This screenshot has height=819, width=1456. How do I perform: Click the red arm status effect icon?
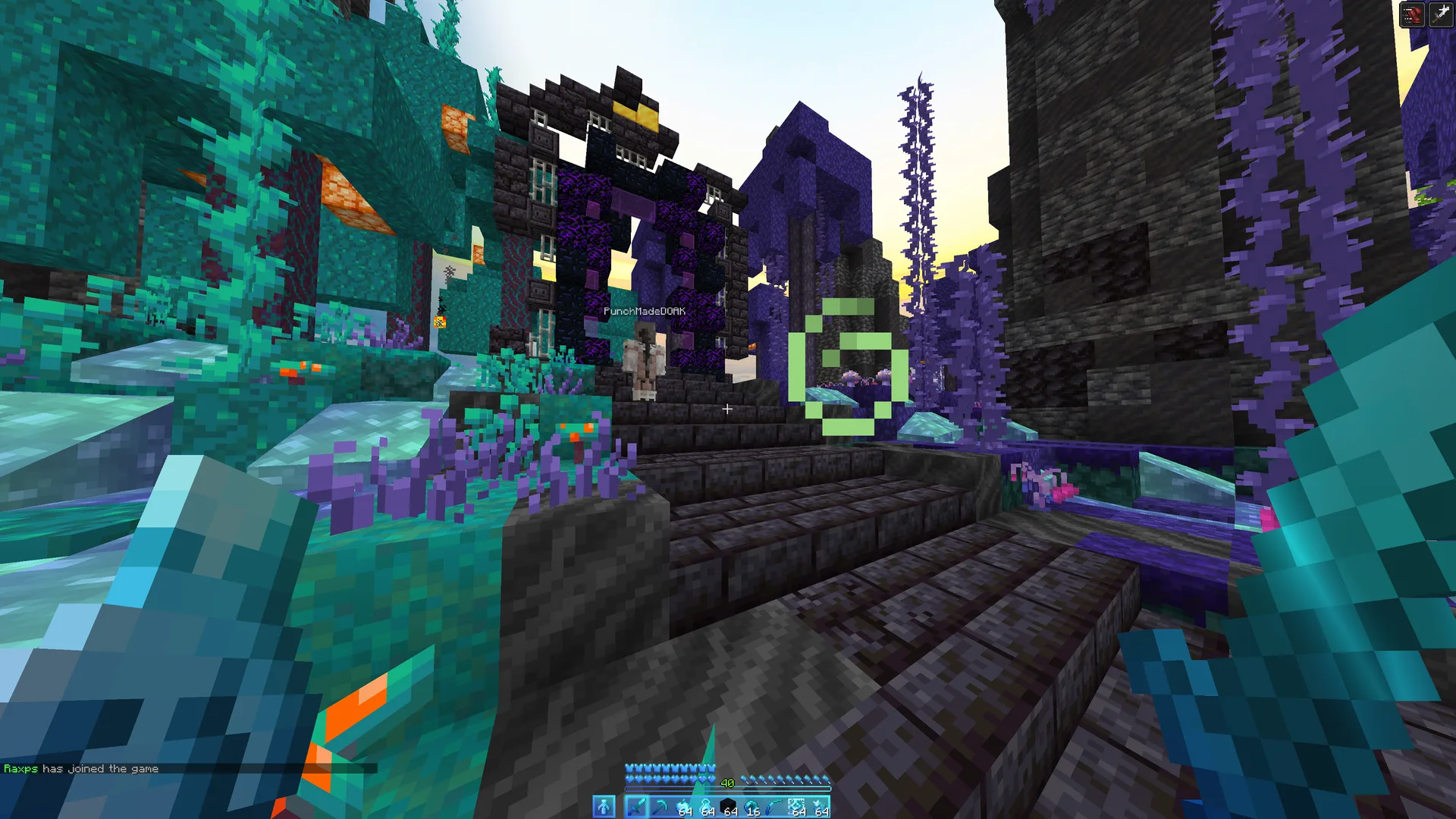1412,14
